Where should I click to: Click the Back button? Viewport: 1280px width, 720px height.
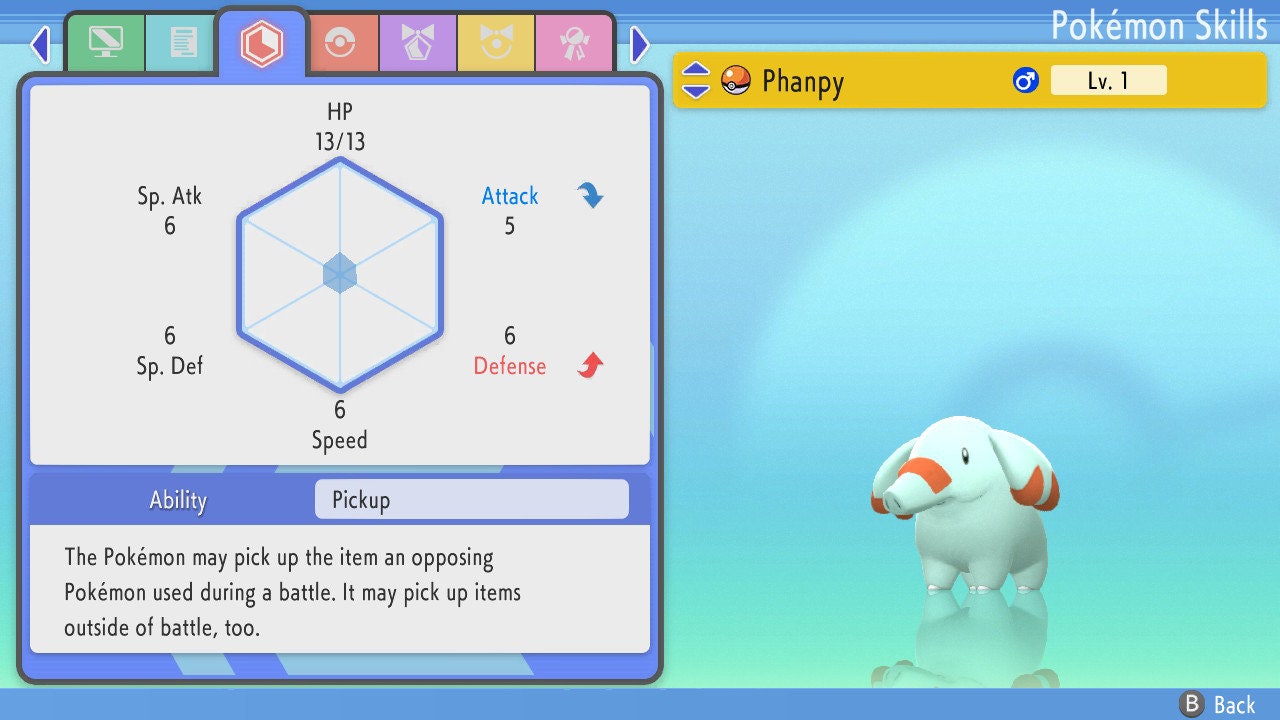(1218, 705)
